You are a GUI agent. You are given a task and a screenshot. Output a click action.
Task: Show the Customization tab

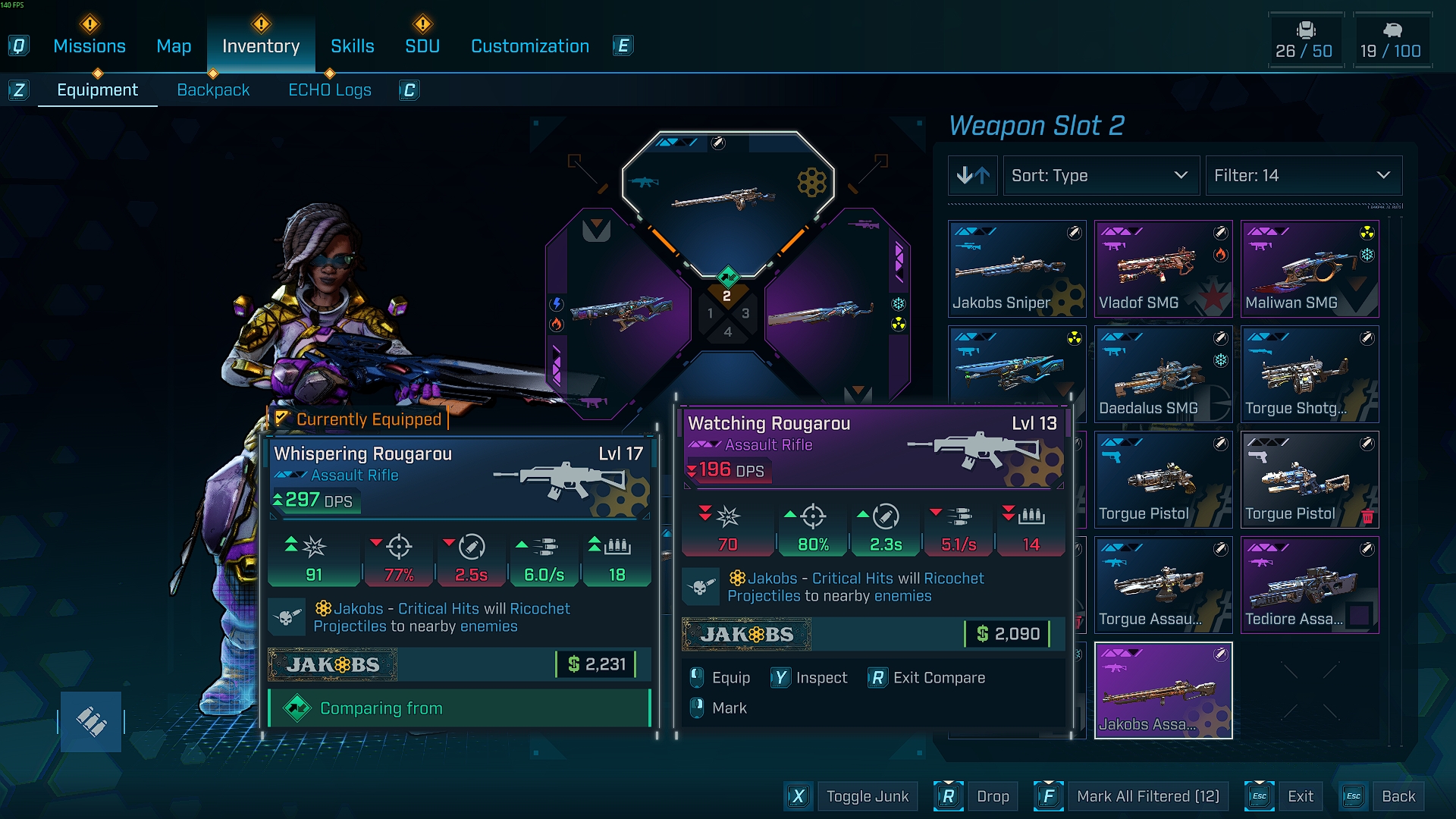pyautogui.click(x=530, y=46)
